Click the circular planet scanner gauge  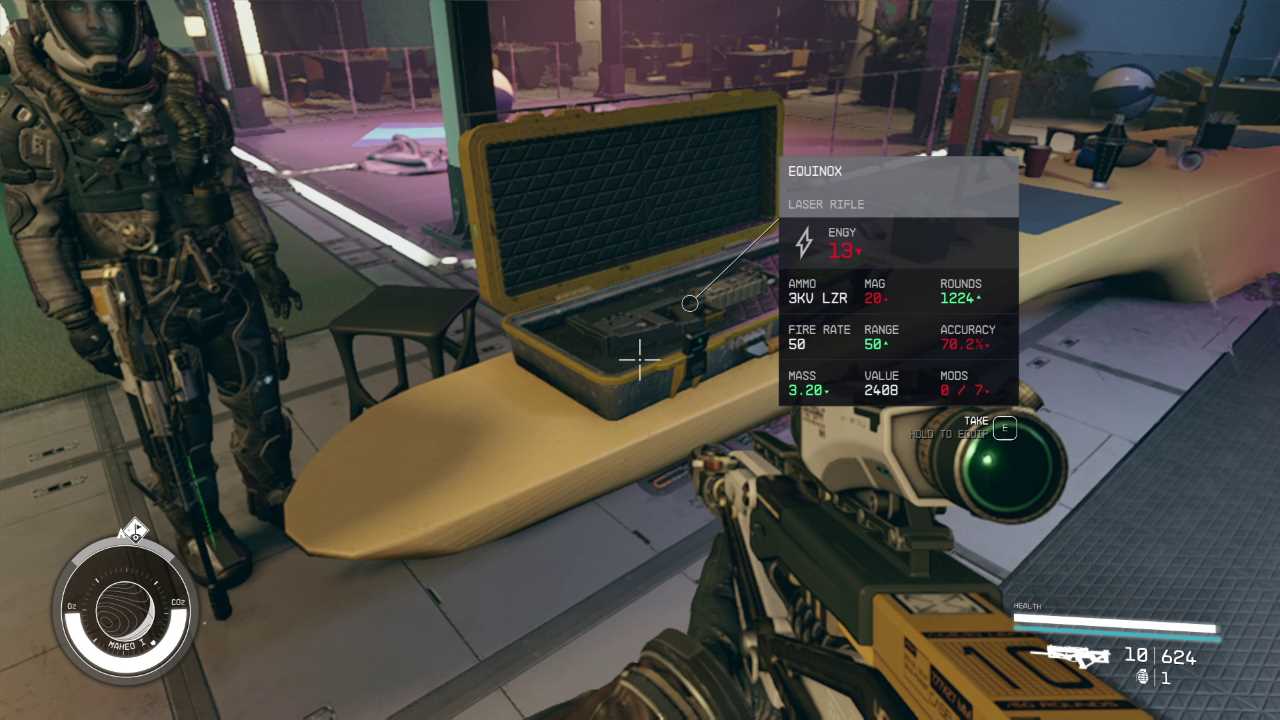(125, 609)
